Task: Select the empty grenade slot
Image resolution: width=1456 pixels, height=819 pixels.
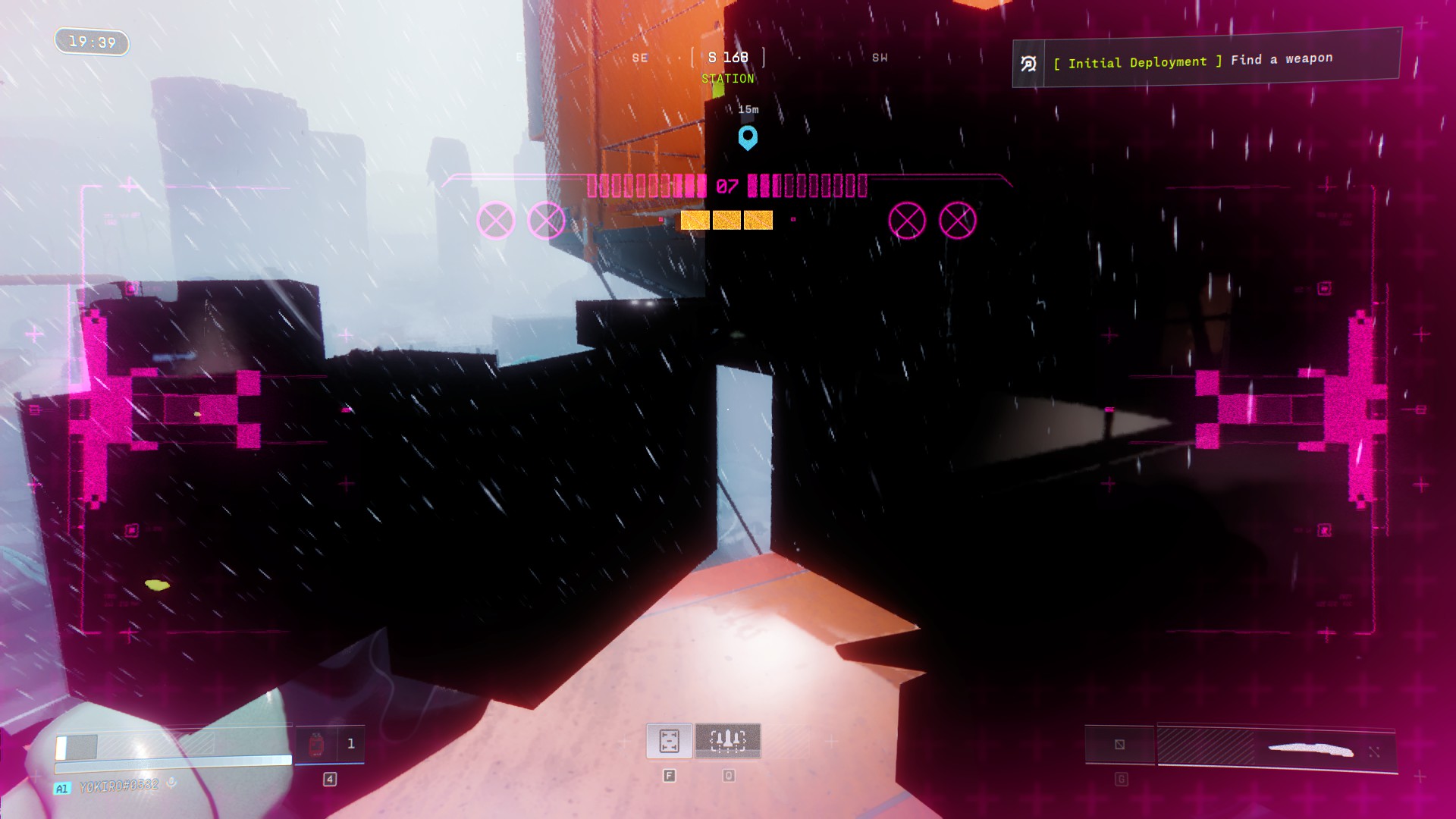Action: click(1119, 745)
